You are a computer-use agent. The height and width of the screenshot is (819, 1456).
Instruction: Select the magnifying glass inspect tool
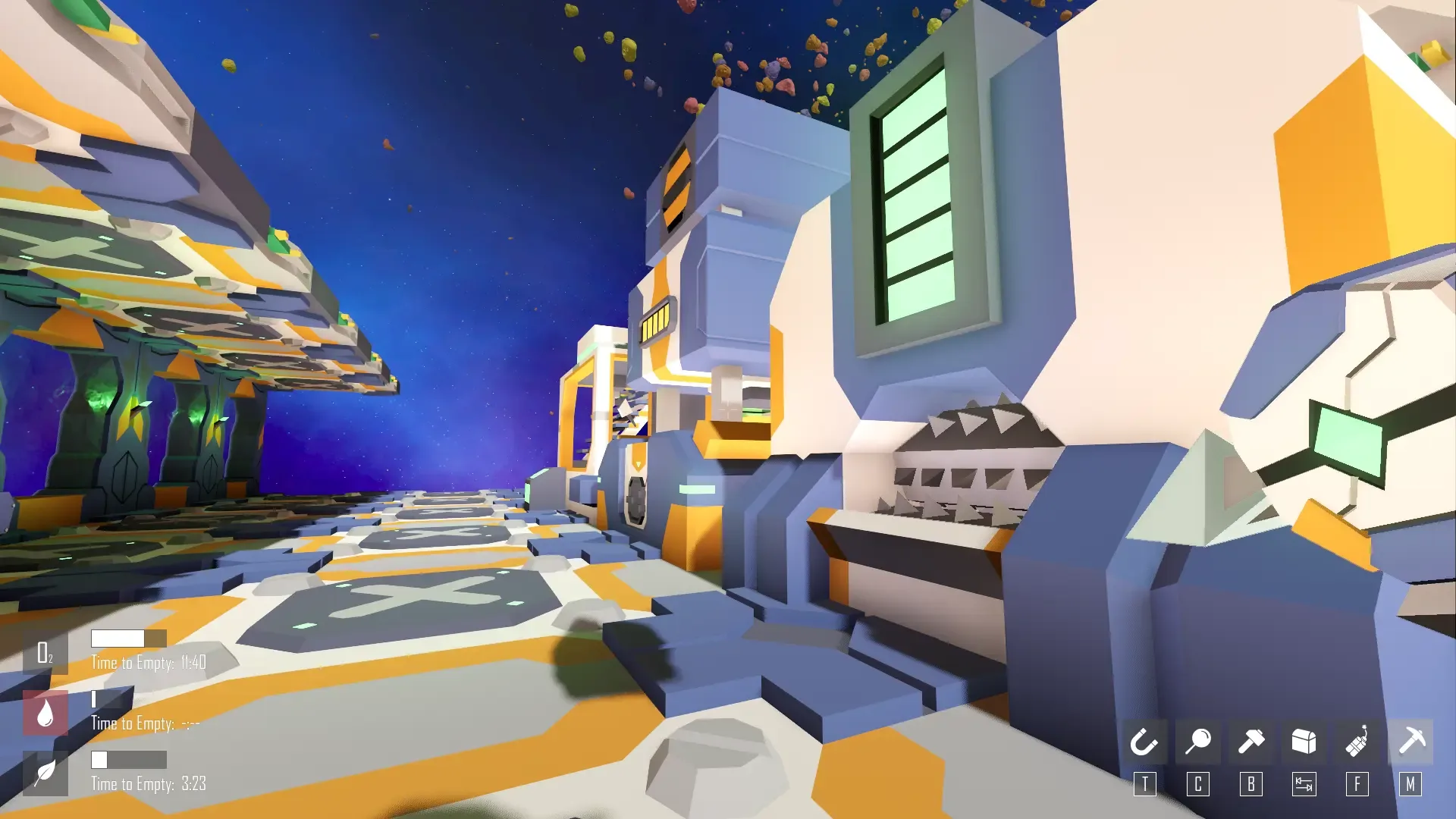point(1198,742)
